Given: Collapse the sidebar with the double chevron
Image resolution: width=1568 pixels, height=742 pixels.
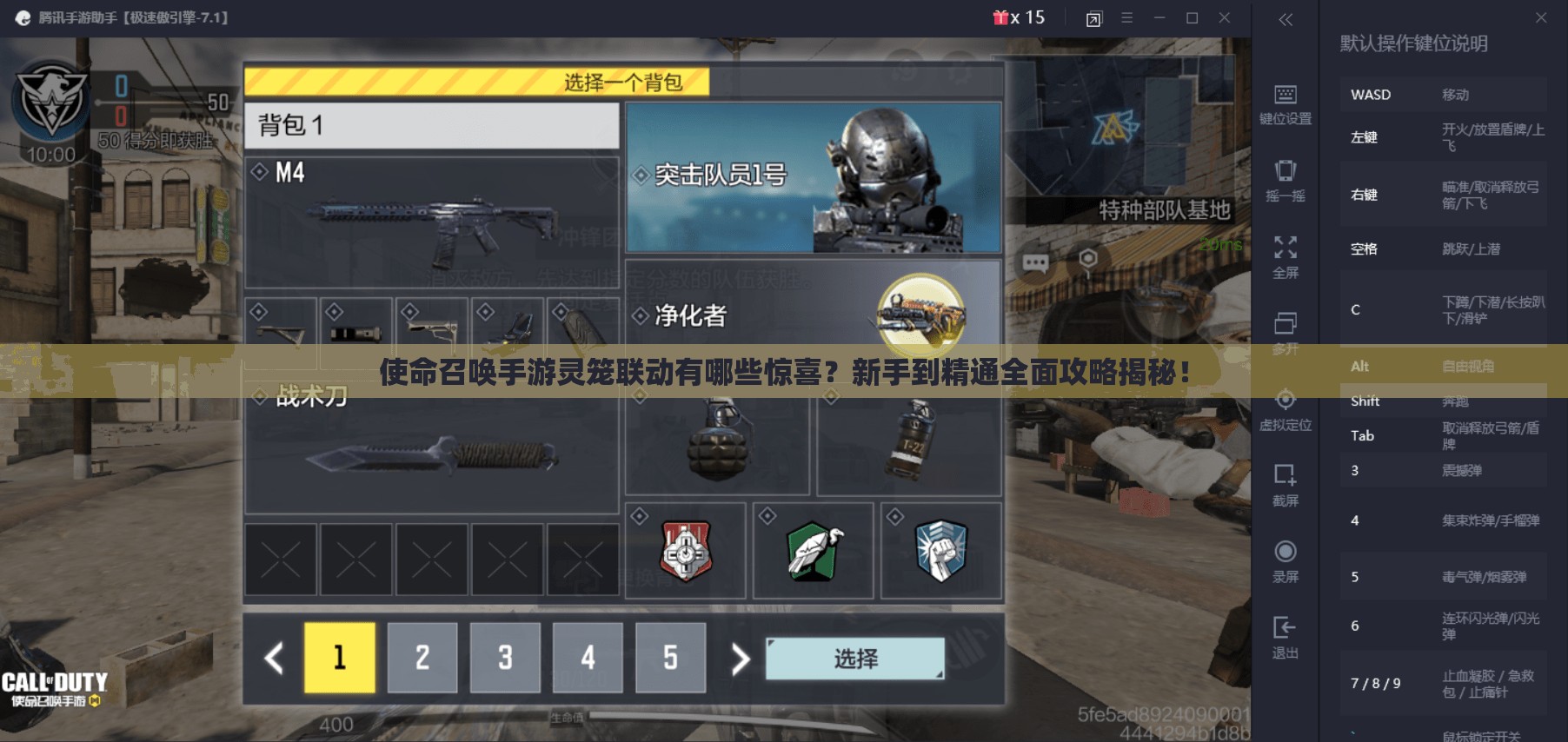Looking at the screenshot, I should tap(1286, 20).
